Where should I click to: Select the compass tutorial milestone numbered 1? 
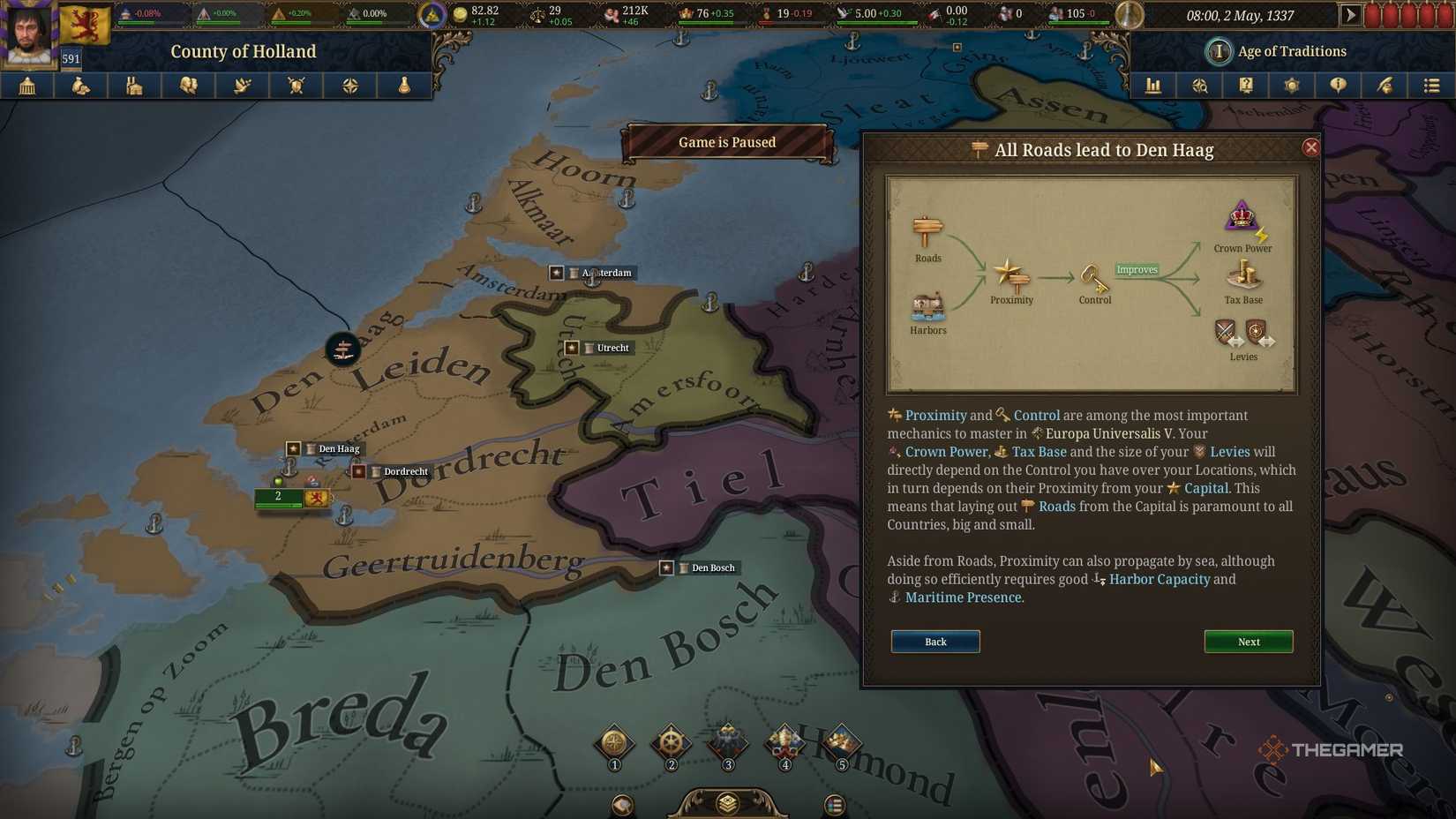(x=613, y=744)
